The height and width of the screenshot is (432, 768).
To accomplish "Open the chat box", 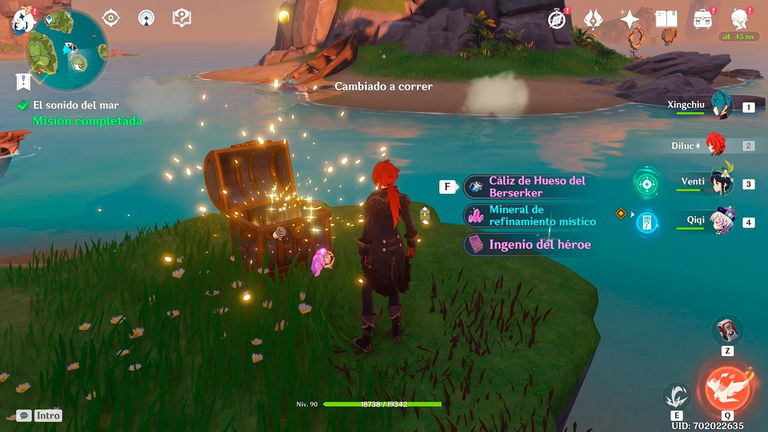I will (23, 415).
